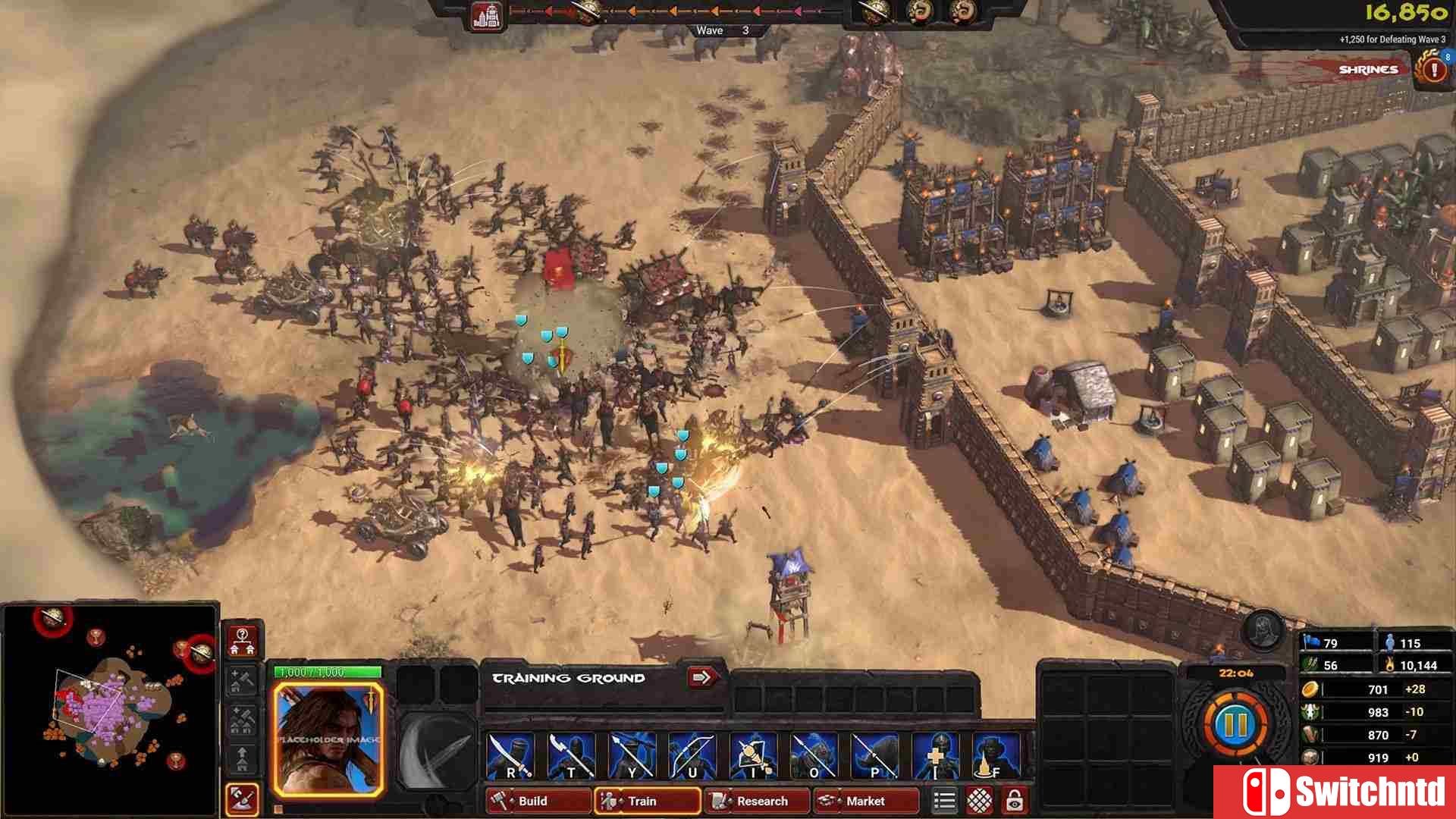Switch to the Research tab
1456x819 pixels.
[757, 801]
